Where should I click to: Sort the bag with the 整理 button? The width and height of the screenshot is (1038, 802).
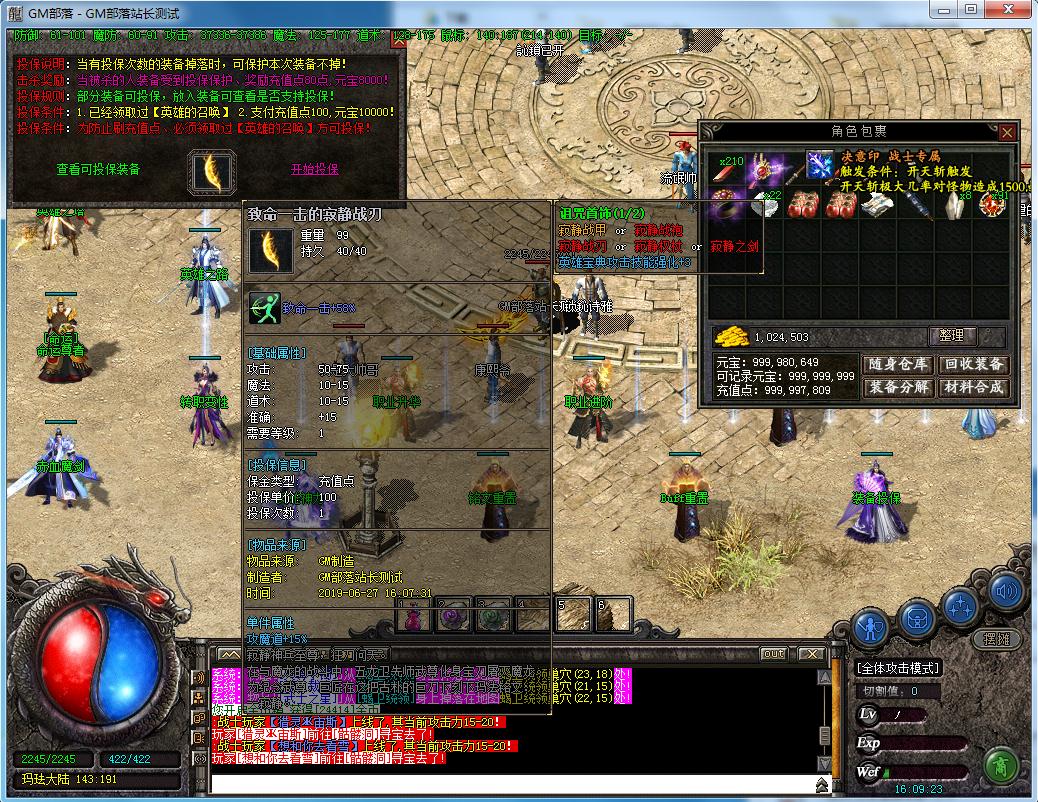point(952,336)
